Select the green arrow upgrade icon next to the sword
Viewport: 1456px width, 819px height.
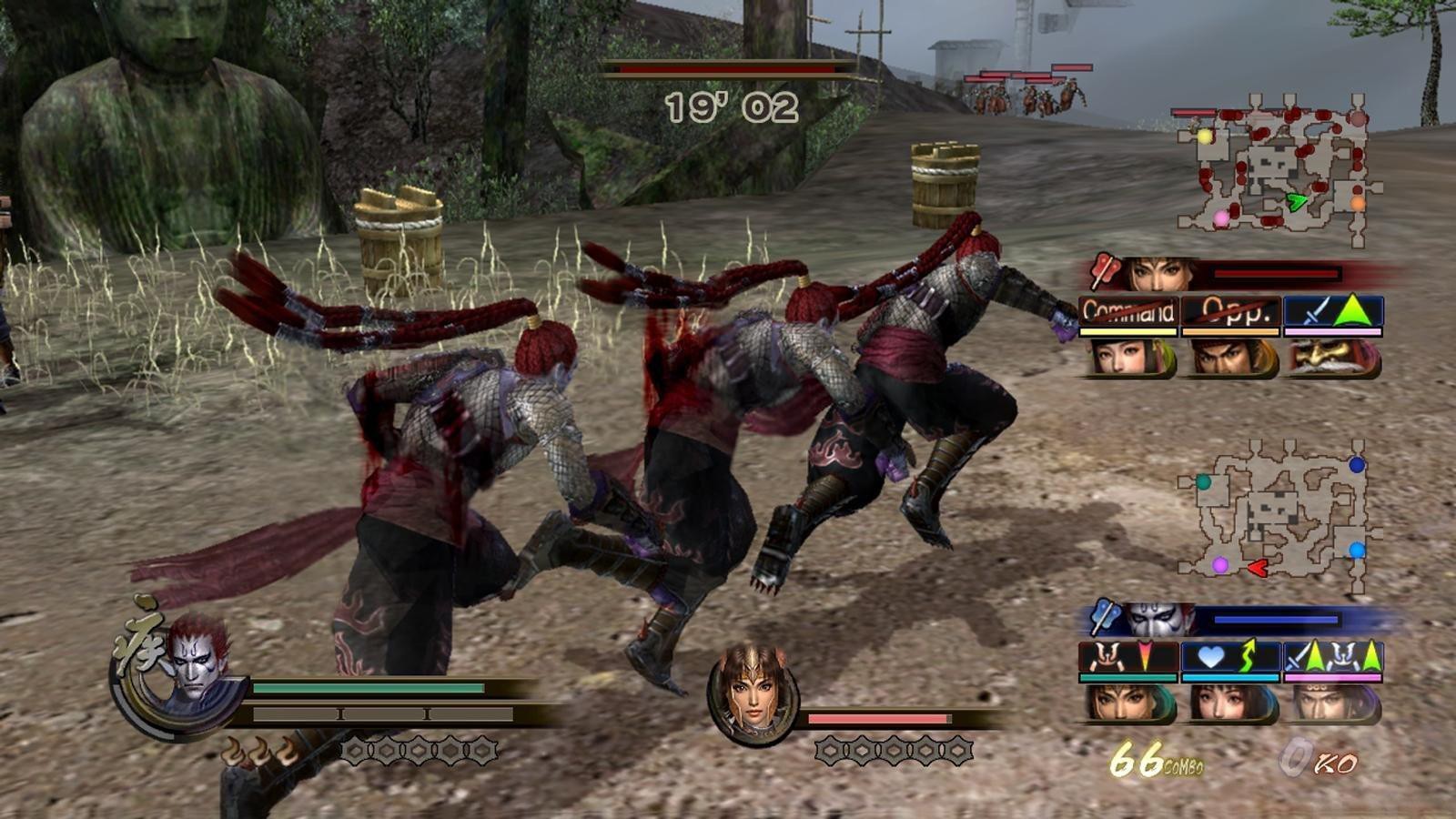tap(1353, 308)
